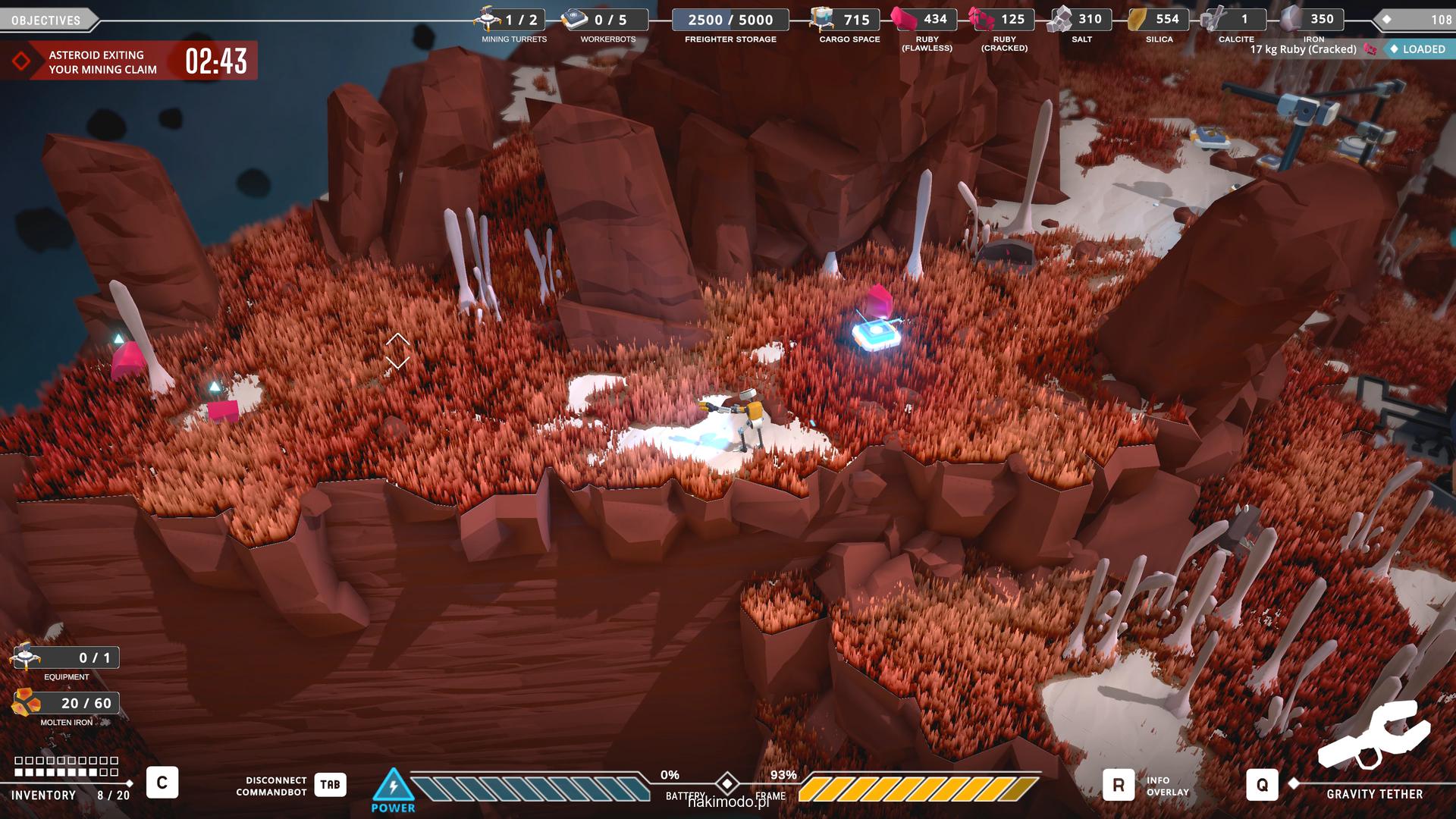Click the Workerbots icon
Viewport: 1456px width, 819px height.
coord(575,19)
